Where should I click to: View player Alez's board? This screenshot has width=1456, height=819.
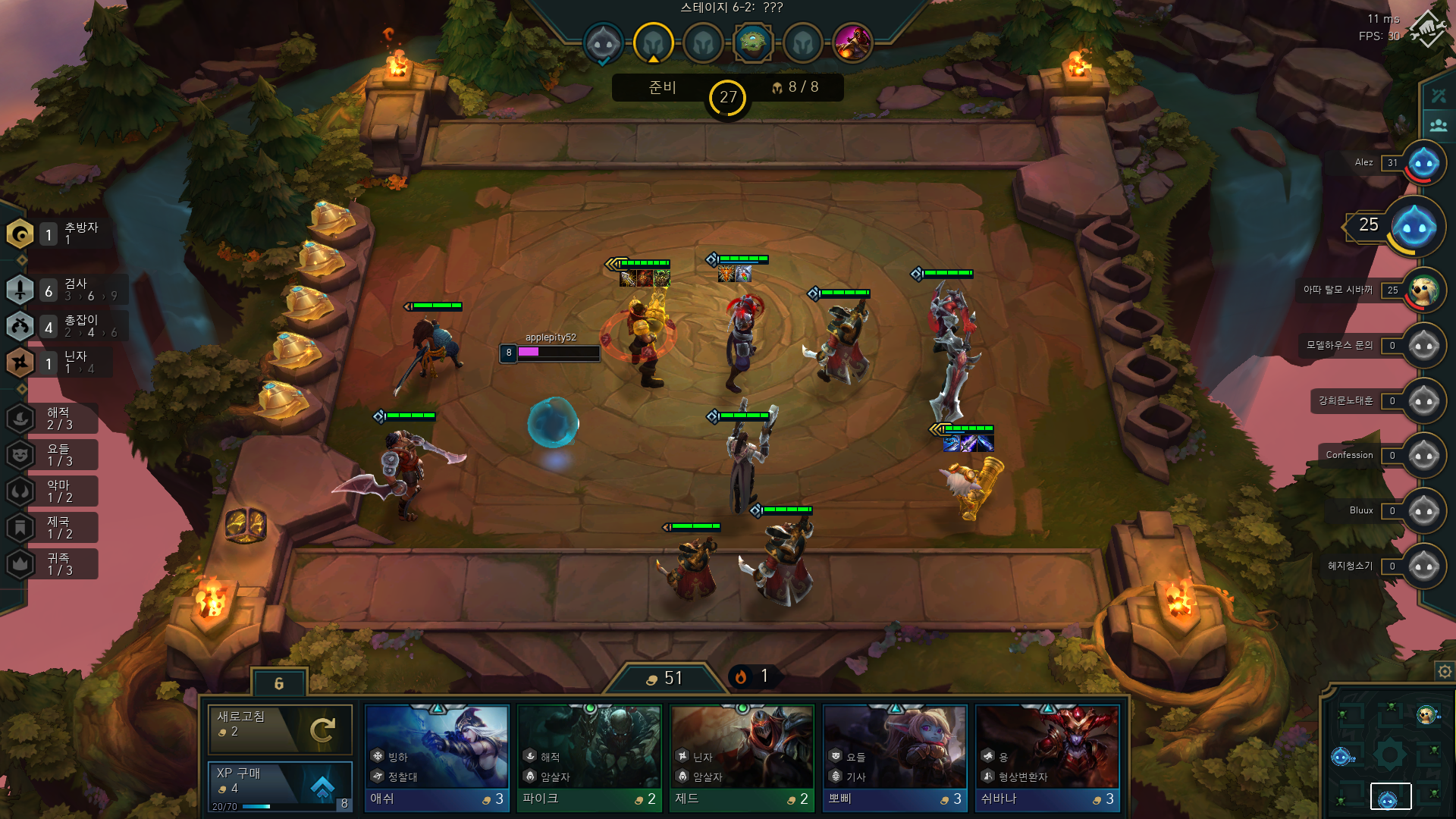[x=1423, y=163]
